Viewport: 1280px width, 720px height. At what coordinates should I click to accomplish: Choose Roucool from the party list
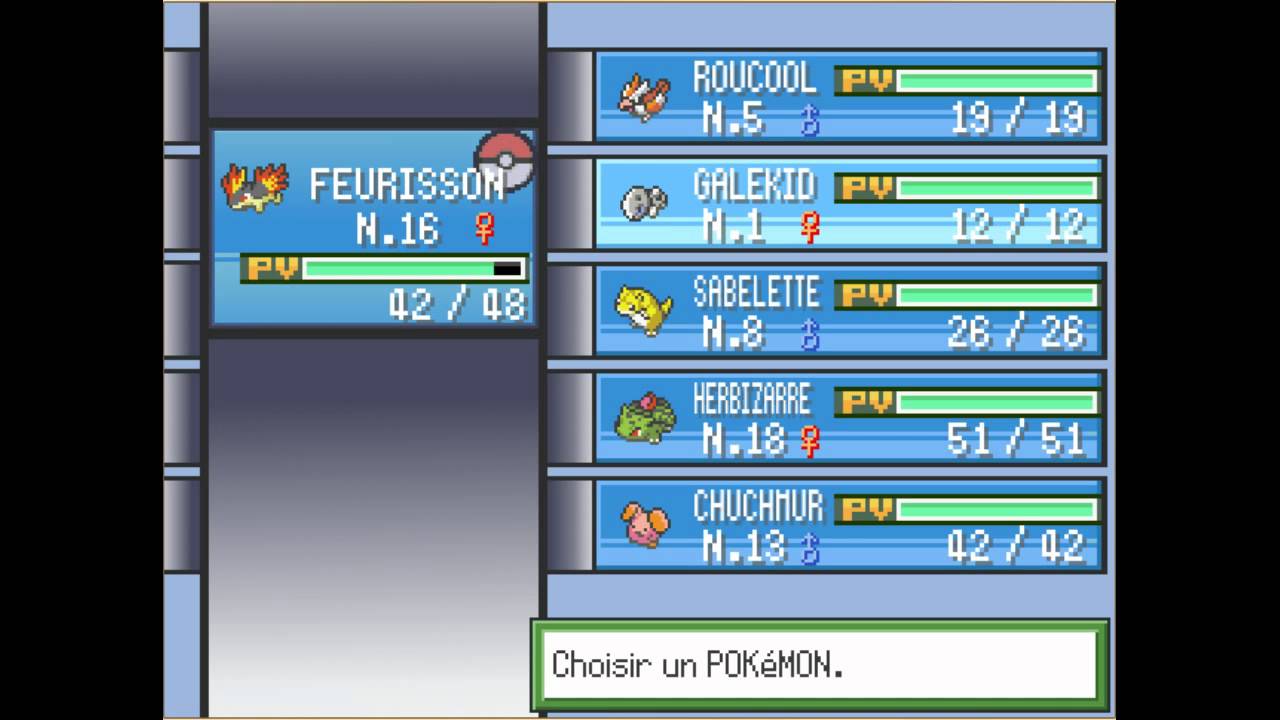pos(848,97)
